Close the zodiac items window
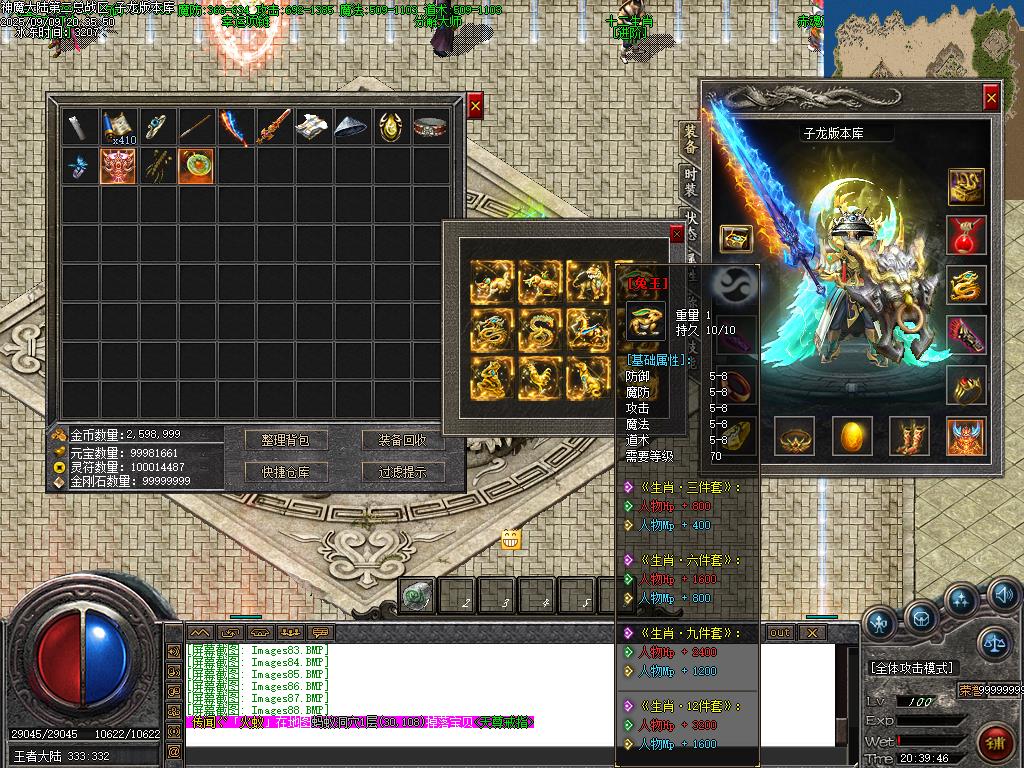Image resolution: width=1024 pixels, height=768 pixels. point(676,234)
